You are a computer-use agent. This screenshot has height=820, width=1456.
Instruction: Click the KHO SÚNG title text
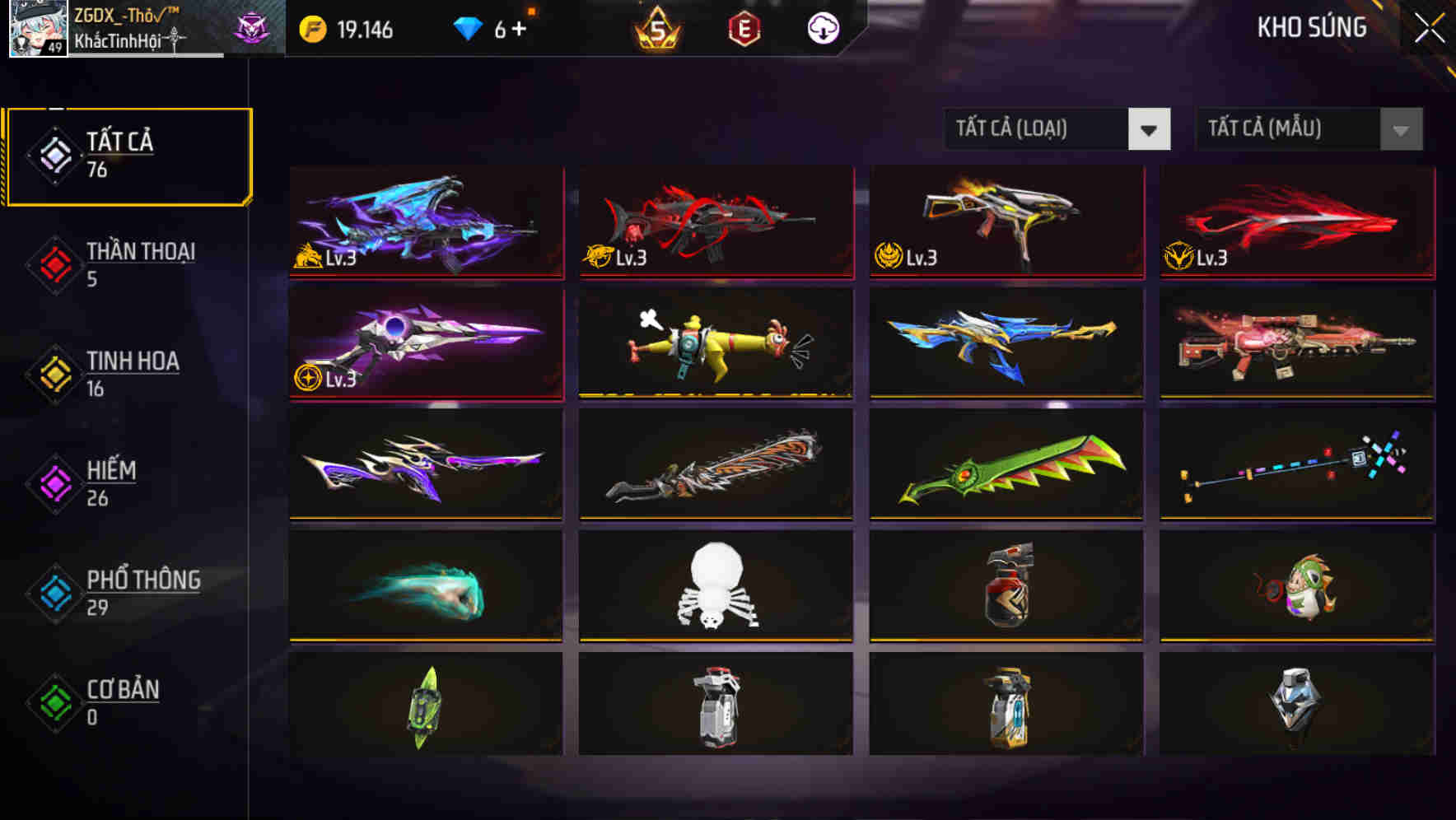tap(1313, 27)
